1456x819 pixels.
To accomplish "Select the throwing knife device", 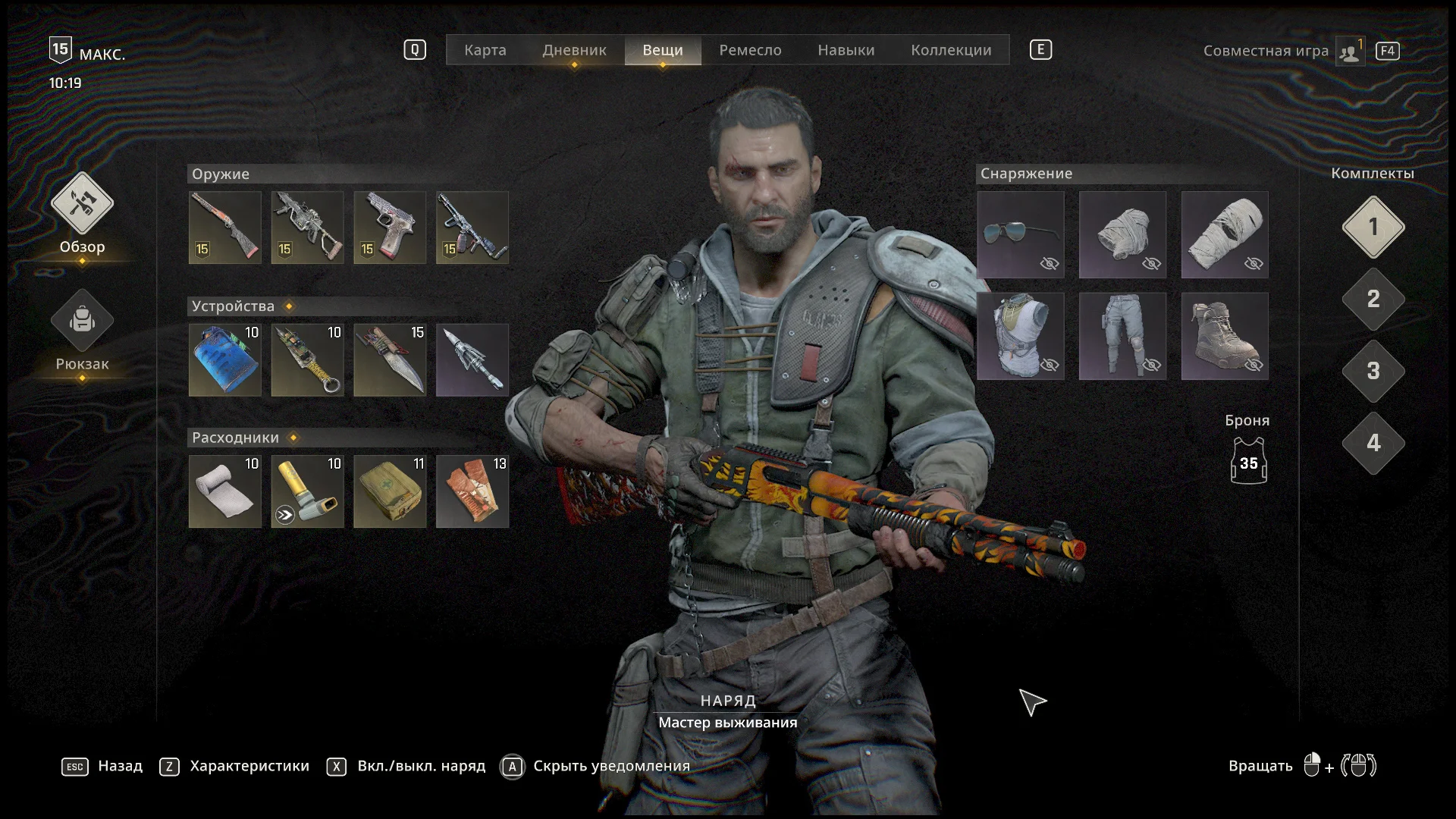I will click(389, 359).
